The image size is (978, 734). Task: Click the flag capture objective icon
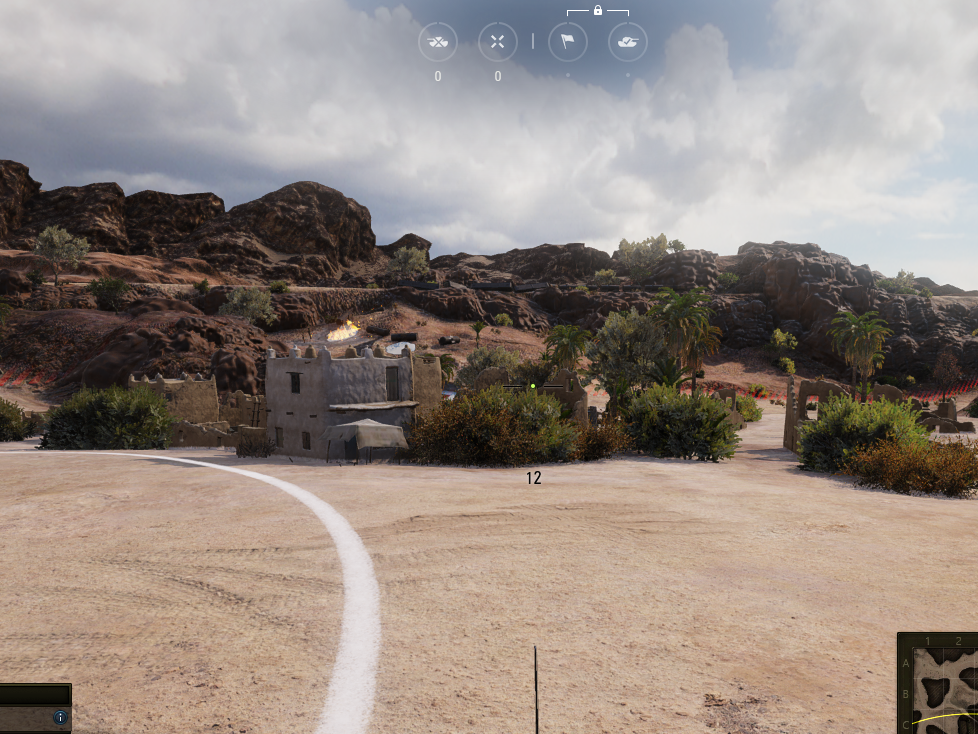point(567,42)
